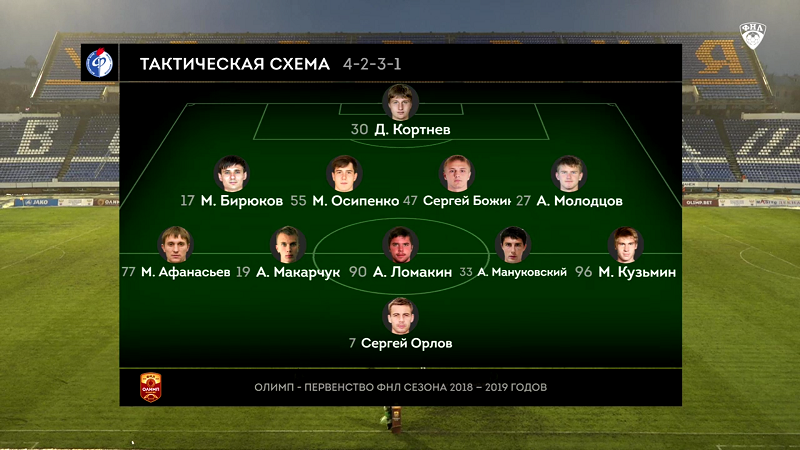
Task: Pick M. Kuzmin's player portrait
Action: point(625,244)
